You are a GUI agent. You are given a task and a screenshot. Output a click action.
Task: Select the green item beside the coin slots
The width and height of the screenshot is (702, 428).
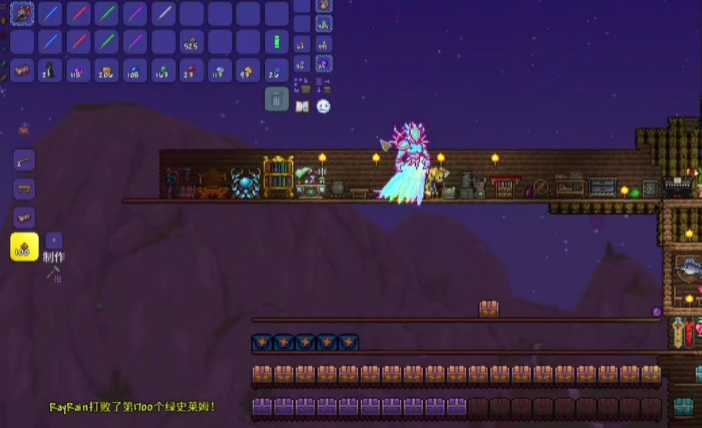pyautogui.click(x=278, y=42)
